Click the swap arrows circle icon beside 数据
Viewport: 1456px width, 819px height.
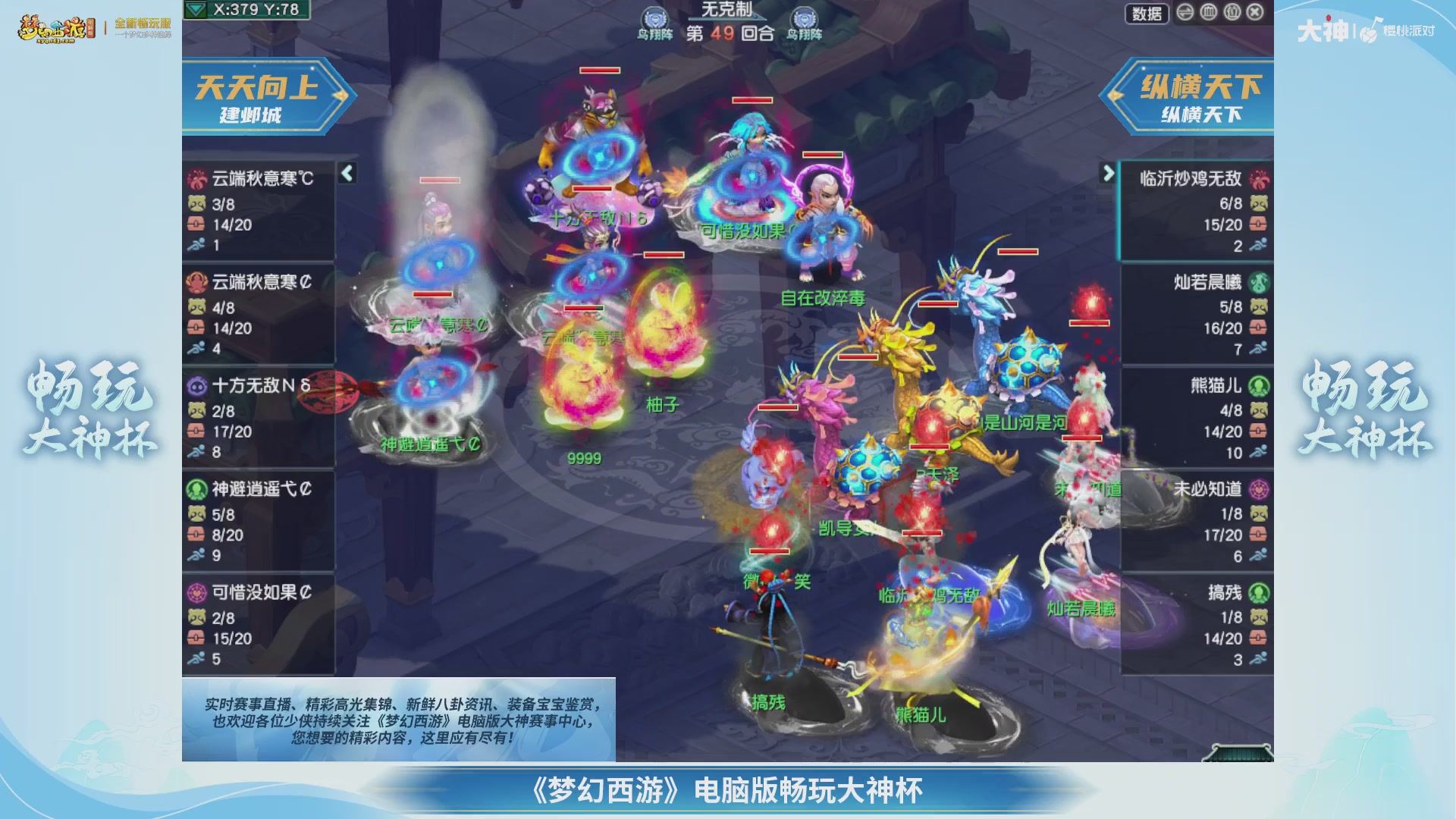(1184, 14)
